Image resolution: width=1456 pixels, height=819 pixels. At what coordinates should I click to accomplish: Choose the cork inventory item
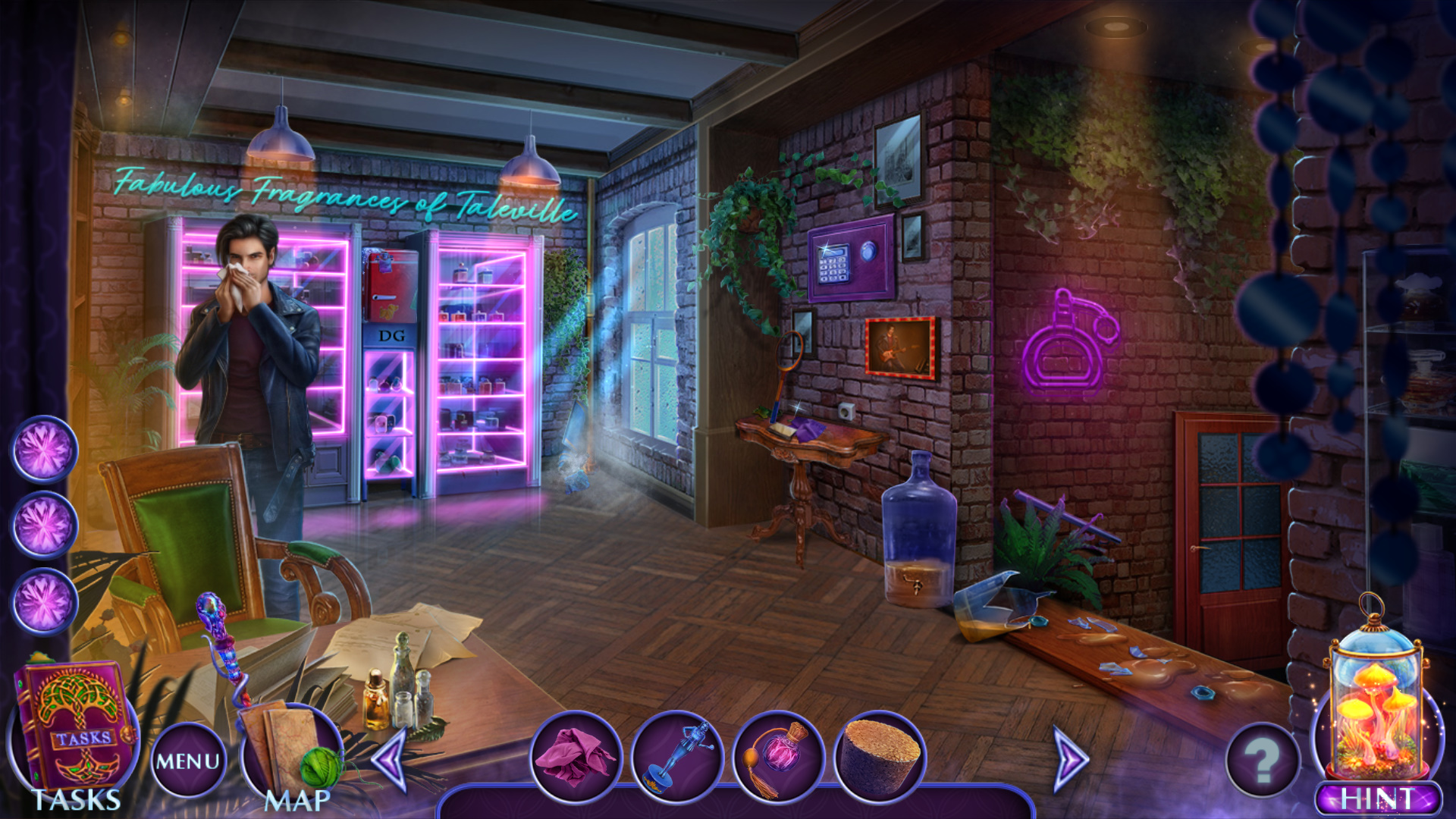click(880, 756)
